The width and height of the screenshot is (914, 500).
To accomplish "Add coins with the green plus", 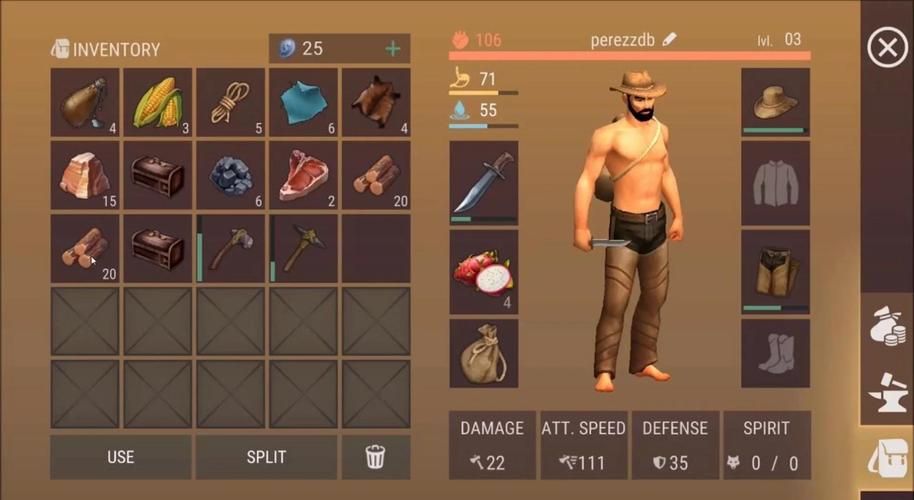I will tap(393, 49).
